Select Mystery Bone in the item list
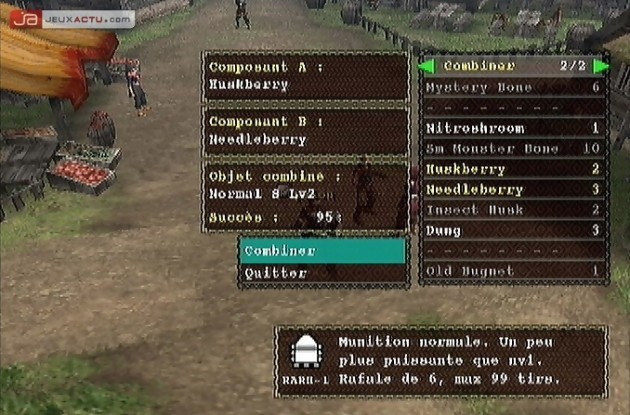 (x=513, y=88)
